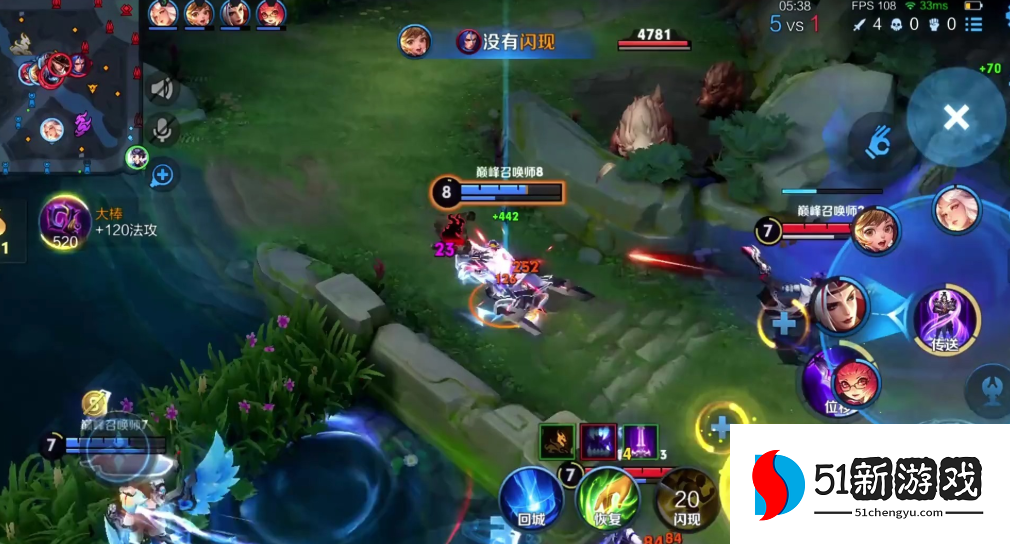
Task: Open the quick chat plus bubble
Action: click(162, 176)
